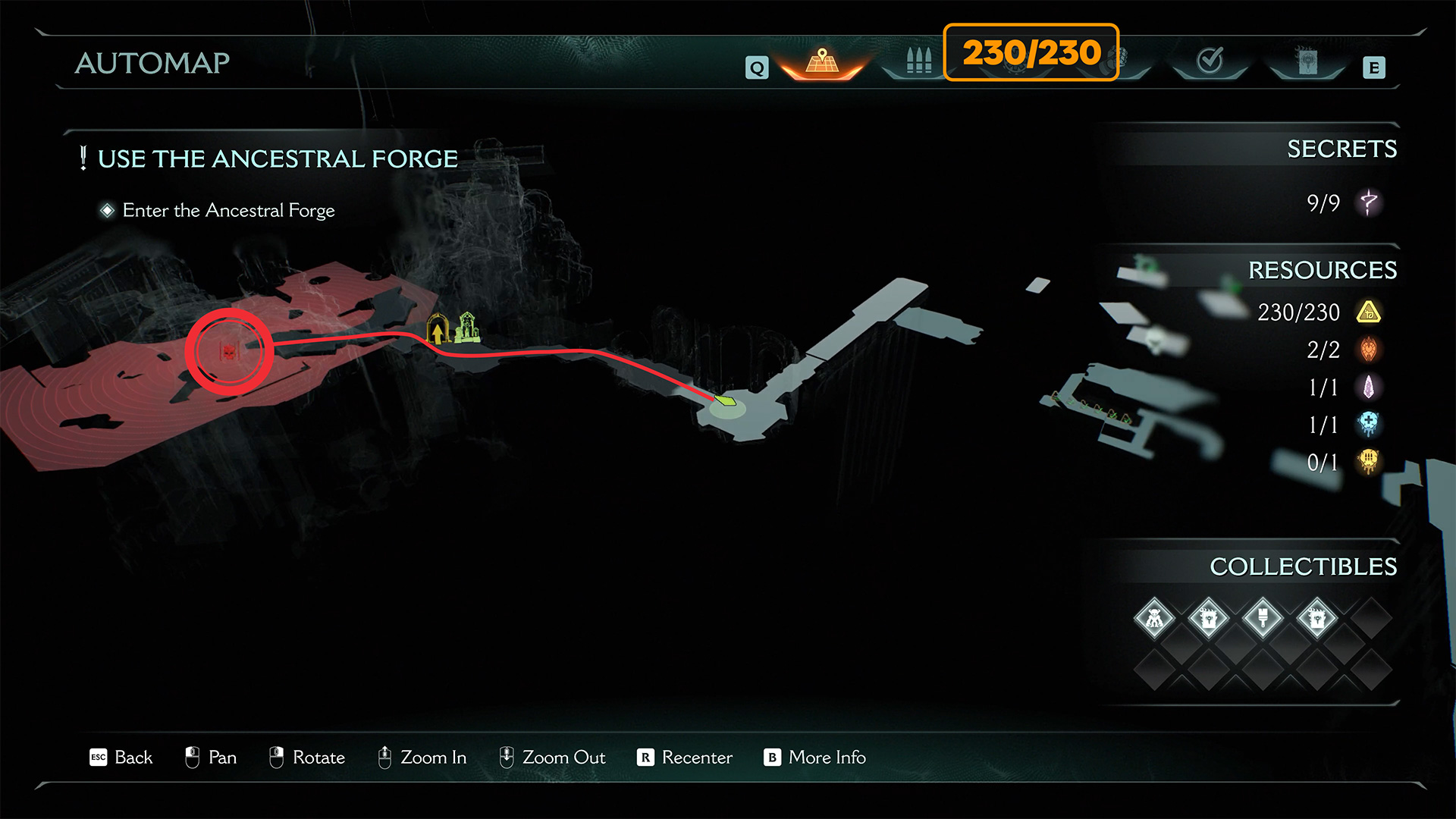1456x819 pixels.
Task: Choose the paintbrush skin collectible icon
Action: [x=1263, y=619]
